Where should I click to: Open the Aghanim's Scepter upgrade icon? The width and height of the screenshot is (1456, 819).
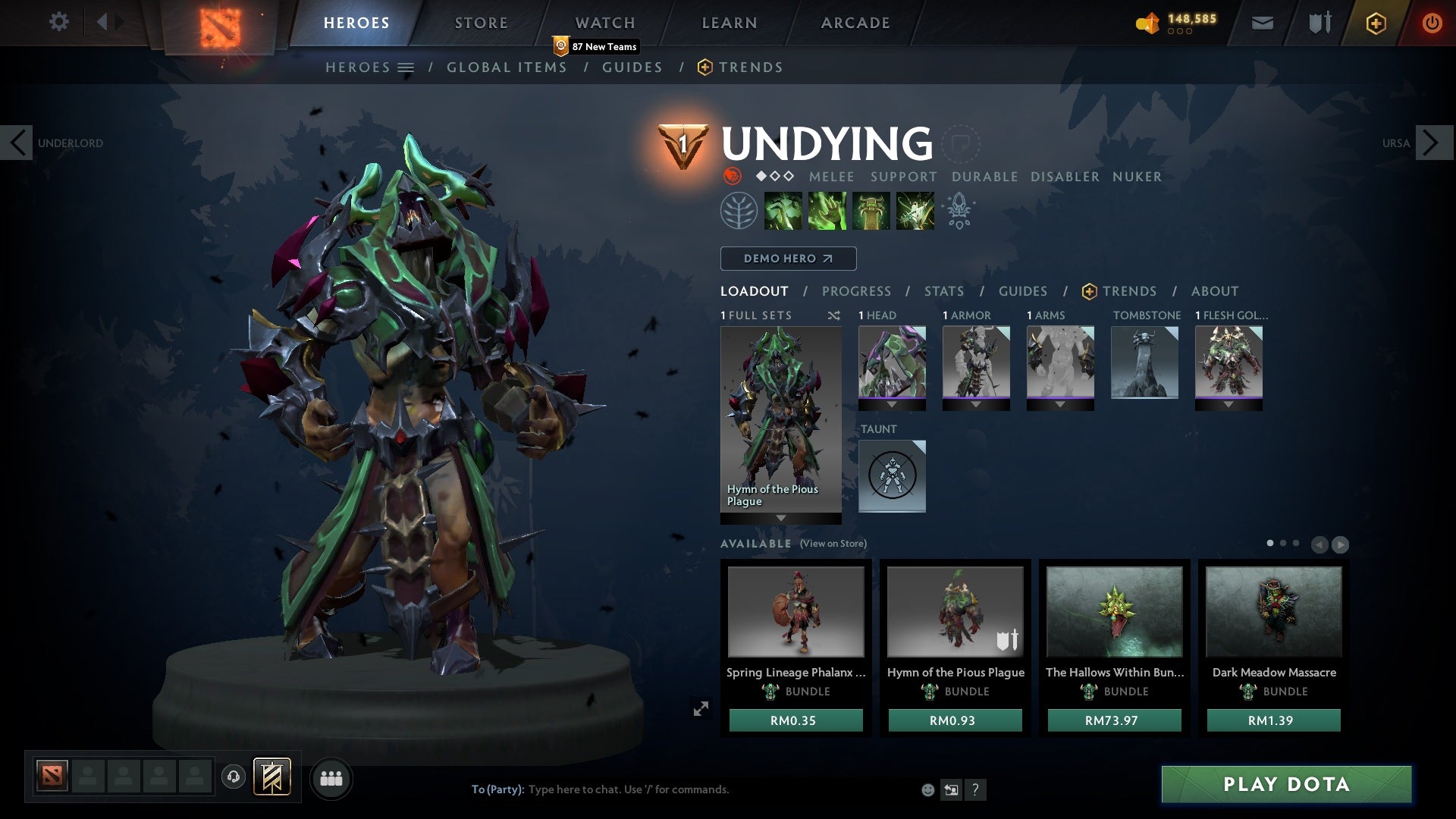pyautogui.click(x=959, y=210)
